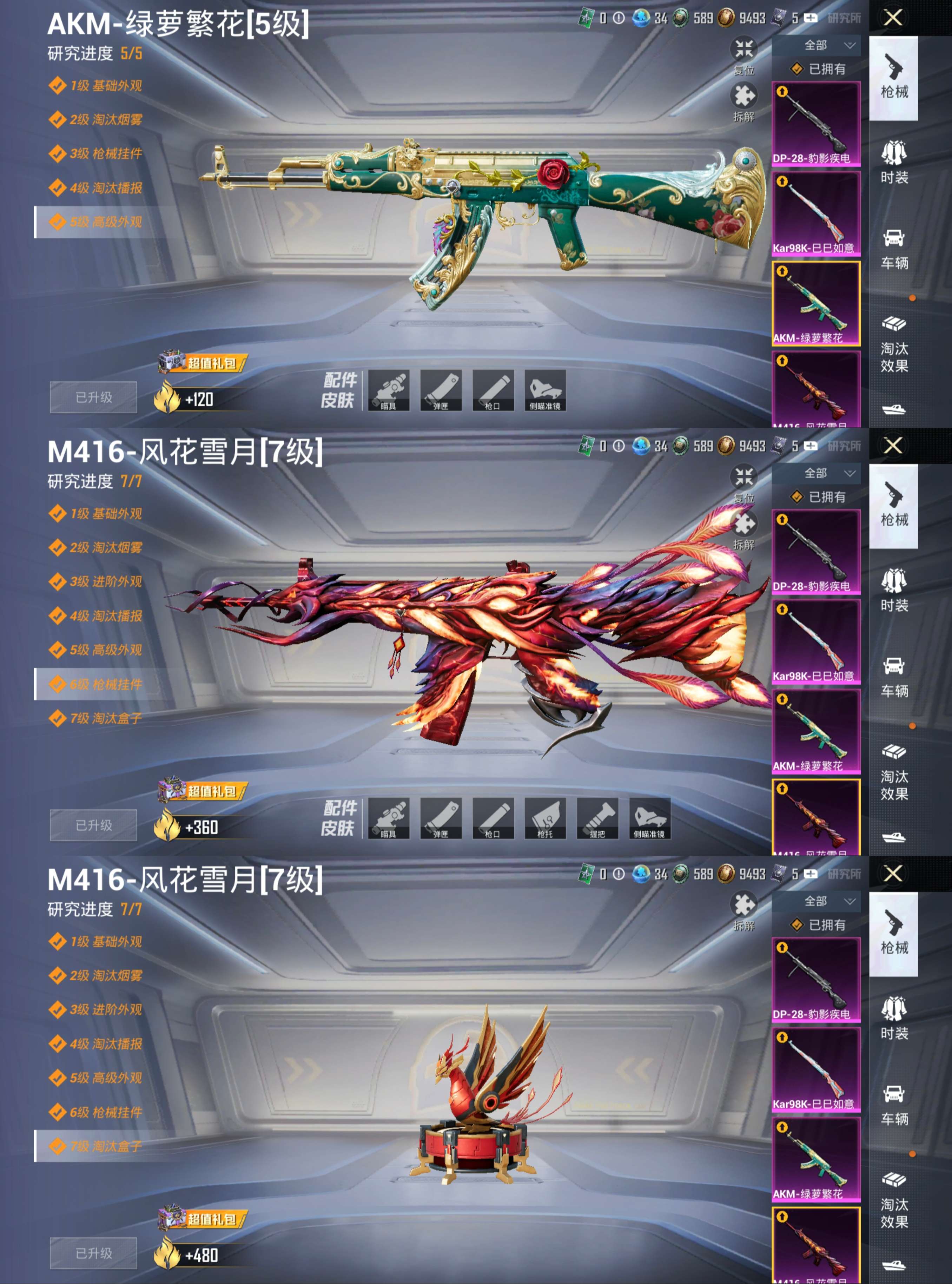Screen dimensions: 952x1284
Task: Select the AKM-绿萝繁花 weapon thumbnail
Action: point(815,305)
